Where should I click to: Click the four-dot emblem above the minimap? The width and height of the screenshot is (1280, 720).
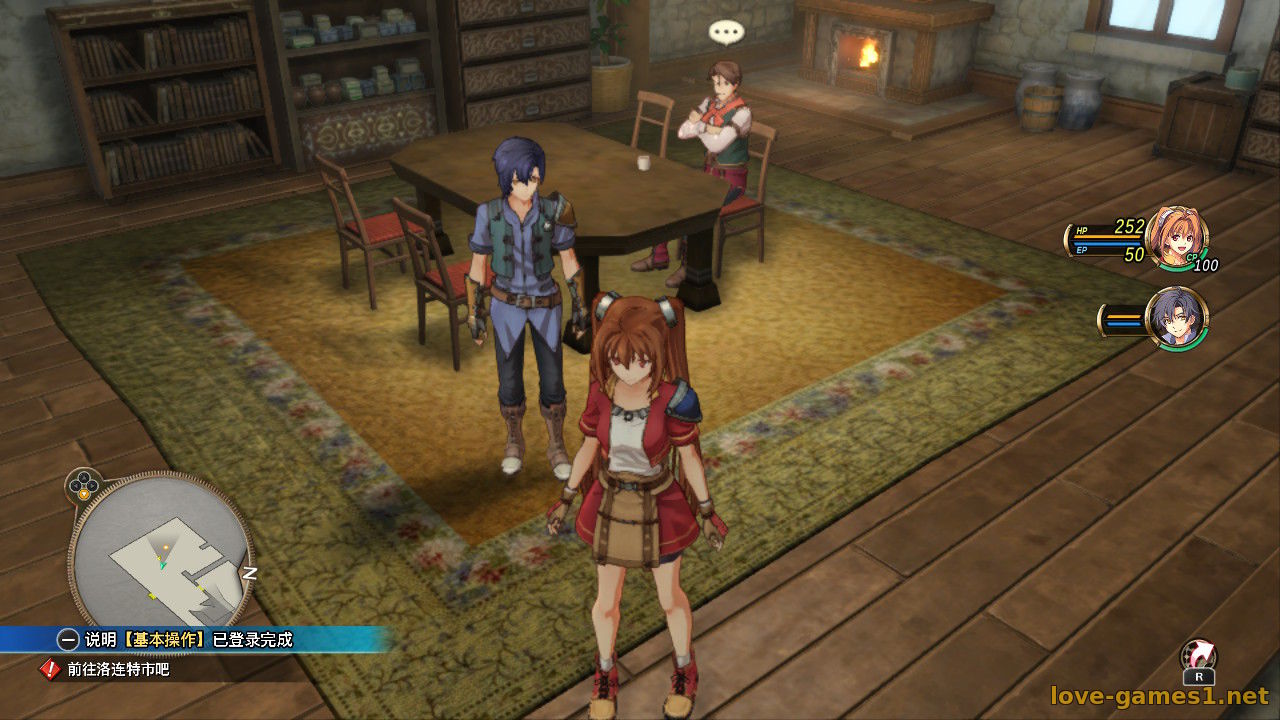pyautogui.click(x=84, y=486)
